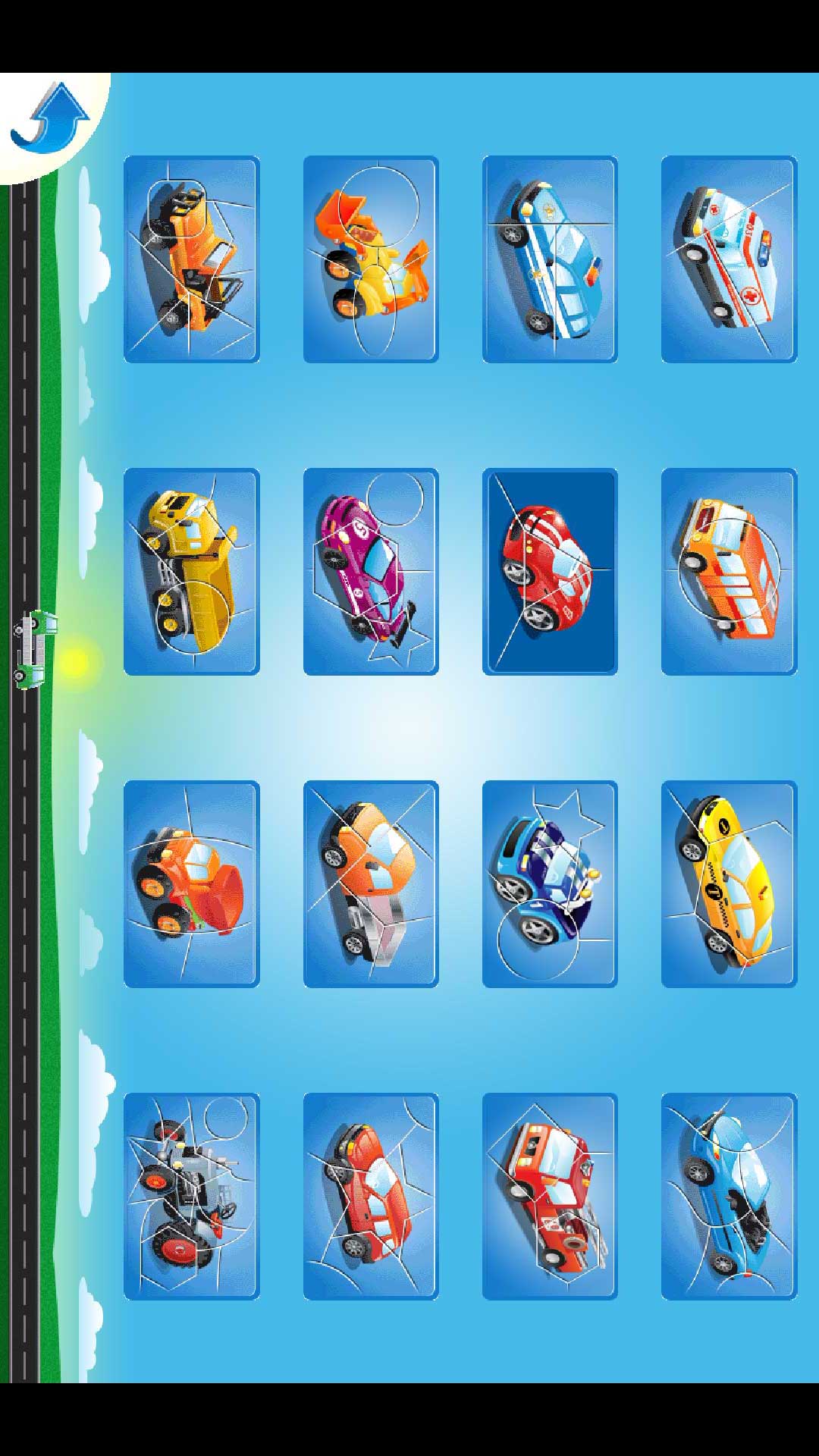Image resolution: width=819 pixels, height=1456 pixels.
Task: Open the blue police car puzzle
Action: pos(550,259)
